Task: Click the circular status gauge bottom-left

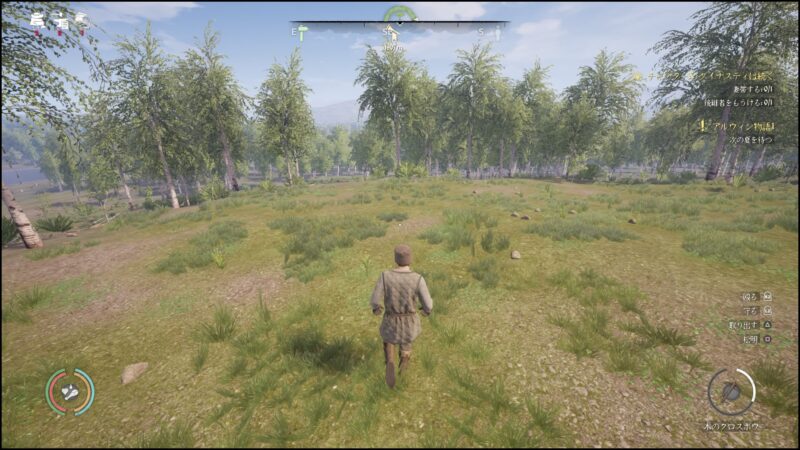Action: pyautogui.click(x=70, y=391)
